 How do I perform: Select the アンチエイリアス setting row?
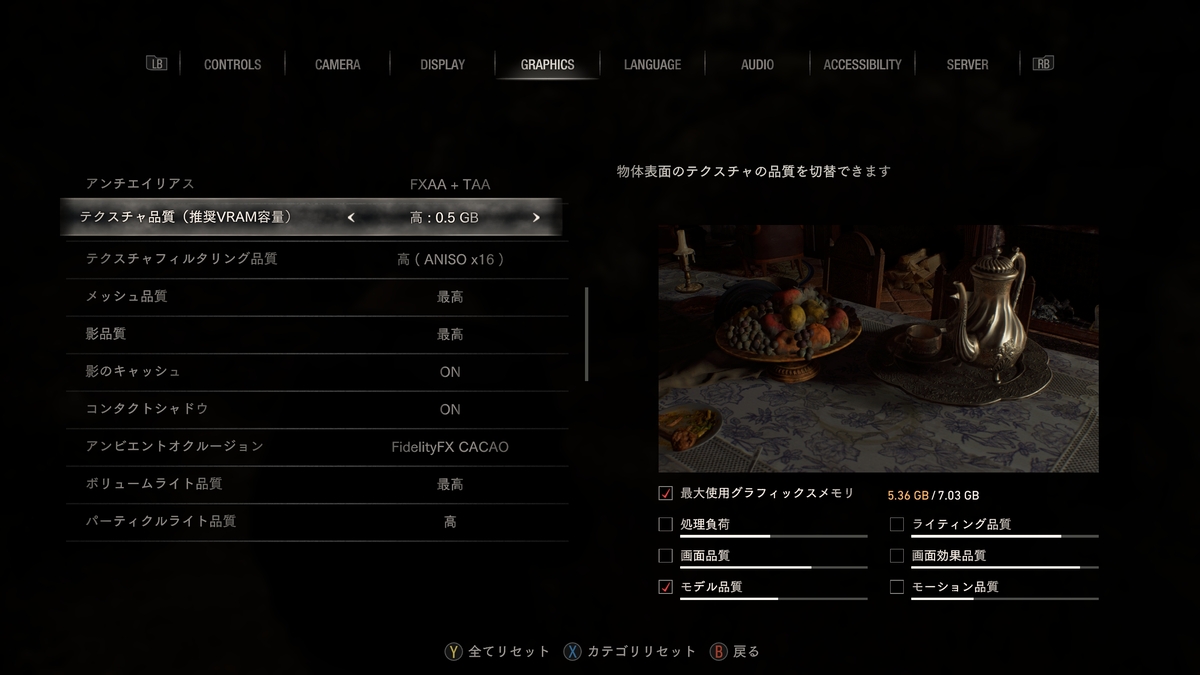coord(316,184)
